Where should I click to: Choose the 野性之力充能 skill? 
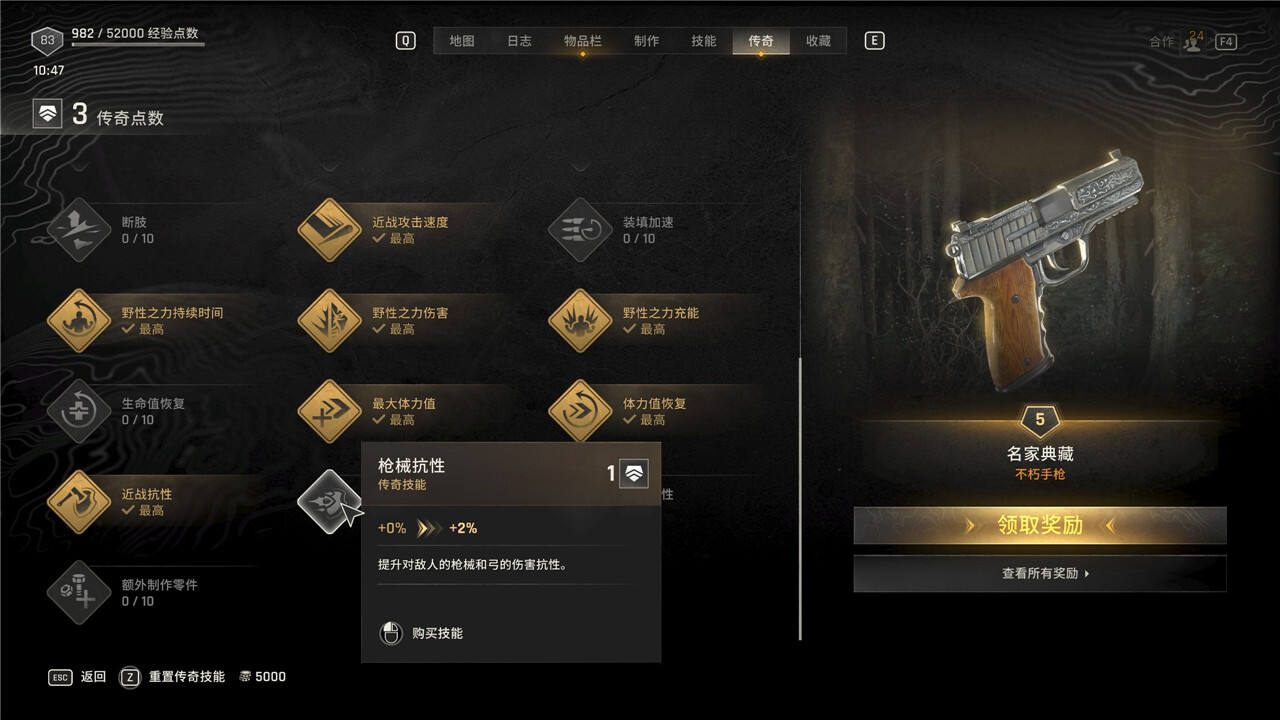pyautogui.click(x=580, y=321)
